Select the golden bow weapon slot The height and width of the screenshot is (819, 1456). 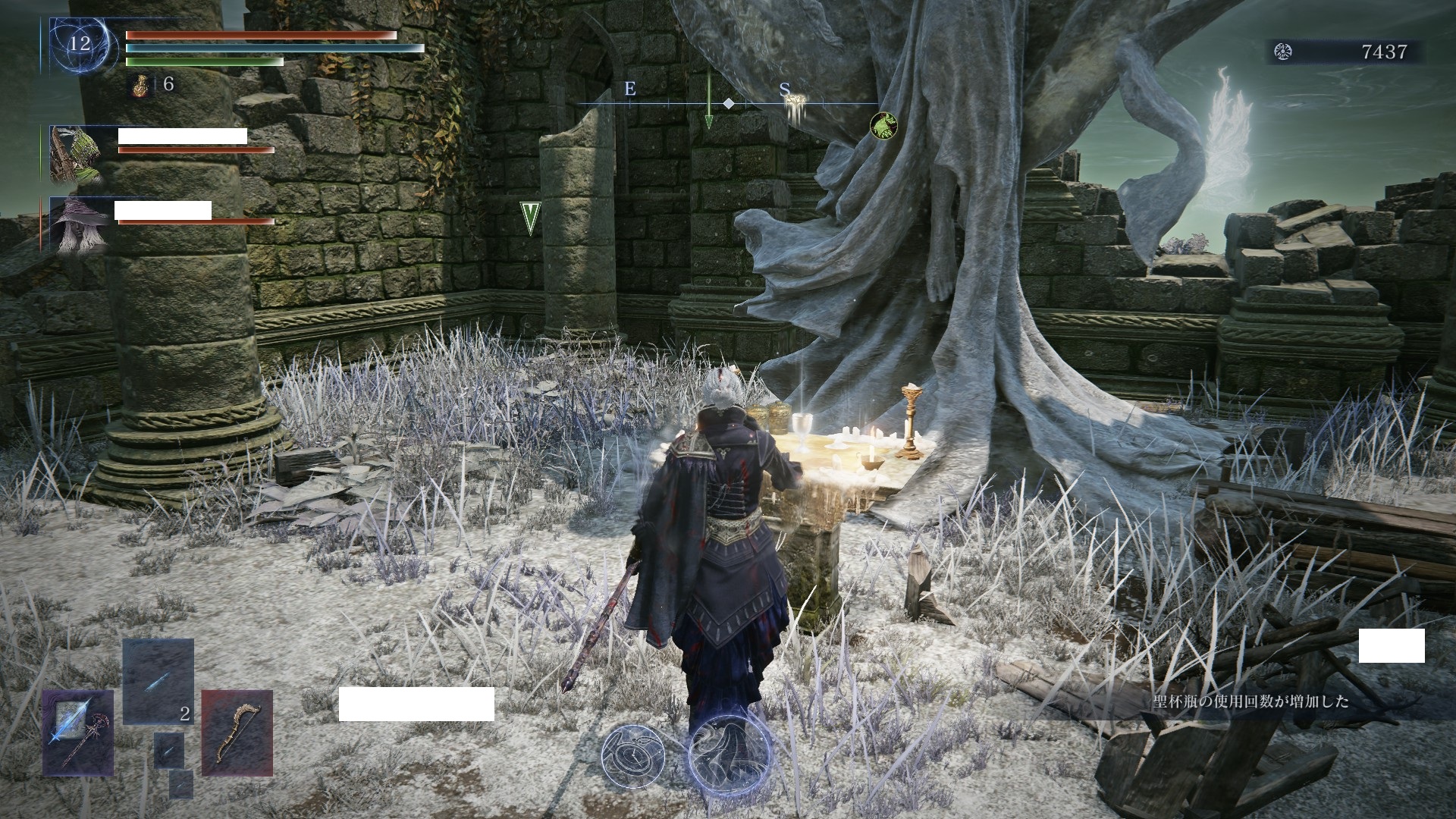pyautogui.click(x=237, y=733)
